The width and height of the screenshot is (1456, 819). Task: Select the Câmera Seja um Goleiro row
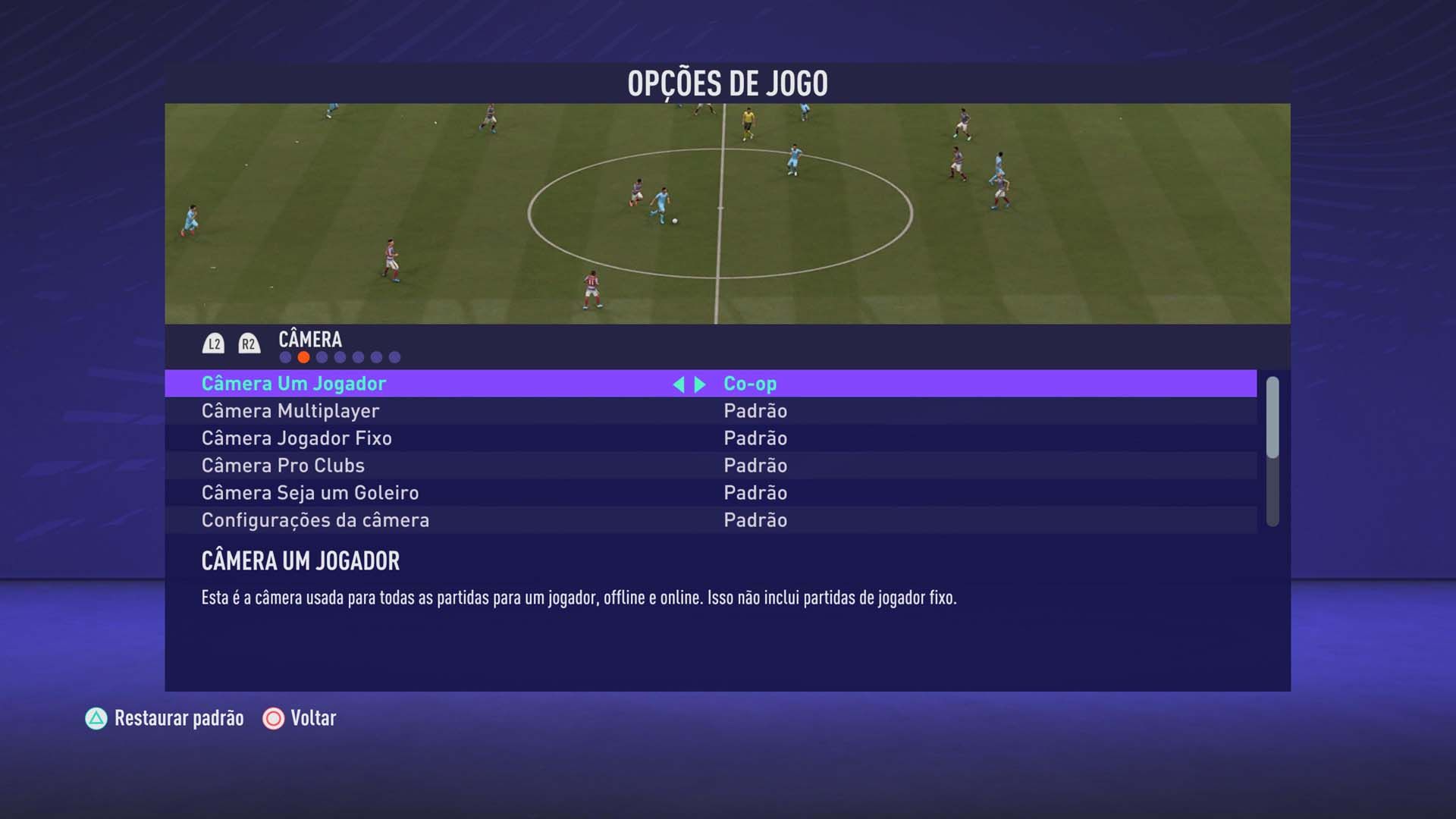455,492
